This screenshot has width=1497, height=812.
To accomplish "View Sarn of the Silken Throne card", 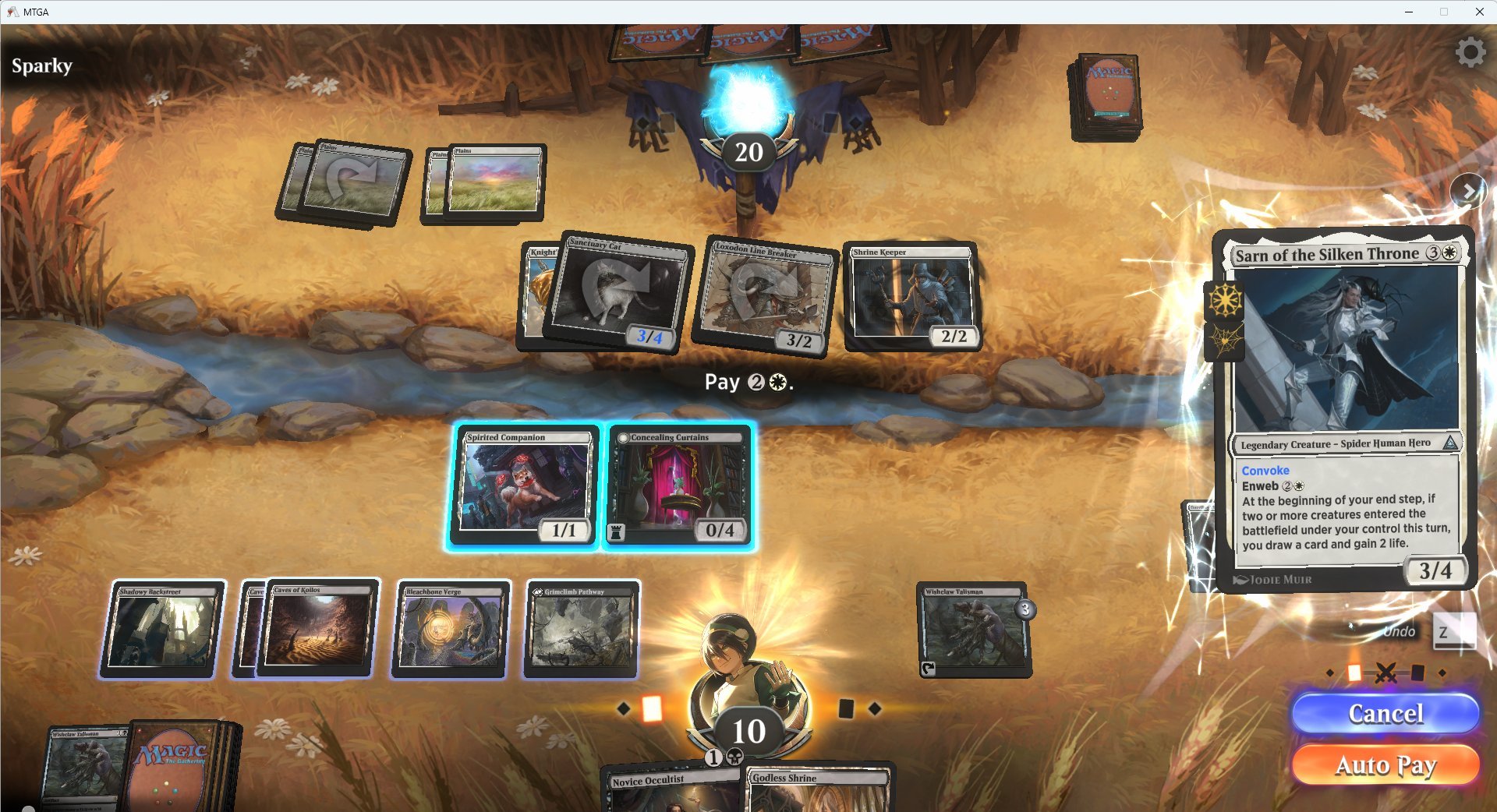I will pos(1344,409).
